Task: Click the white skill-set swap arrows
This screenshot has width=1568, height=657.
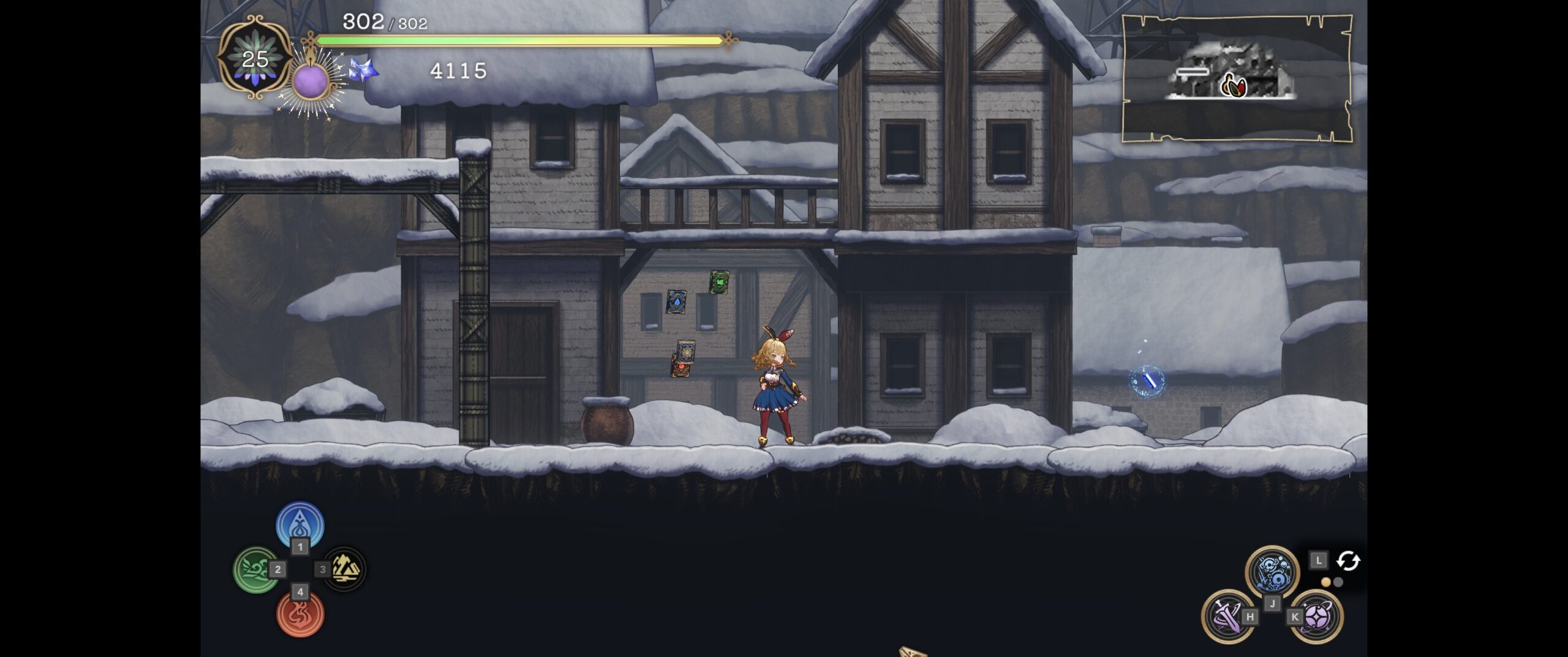Action: 1348,561
